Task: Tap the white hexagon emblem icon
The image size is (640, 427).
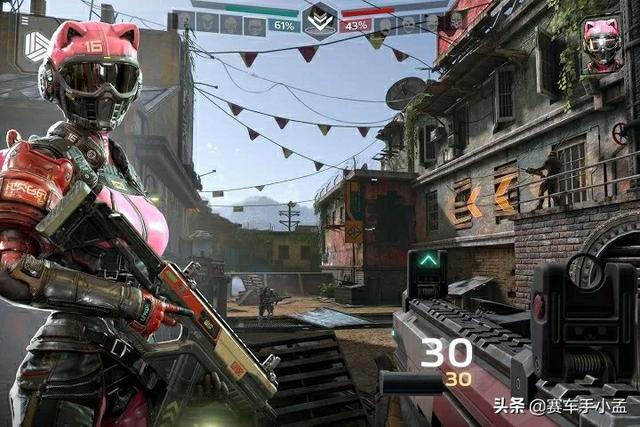Action: click(38, 46)
